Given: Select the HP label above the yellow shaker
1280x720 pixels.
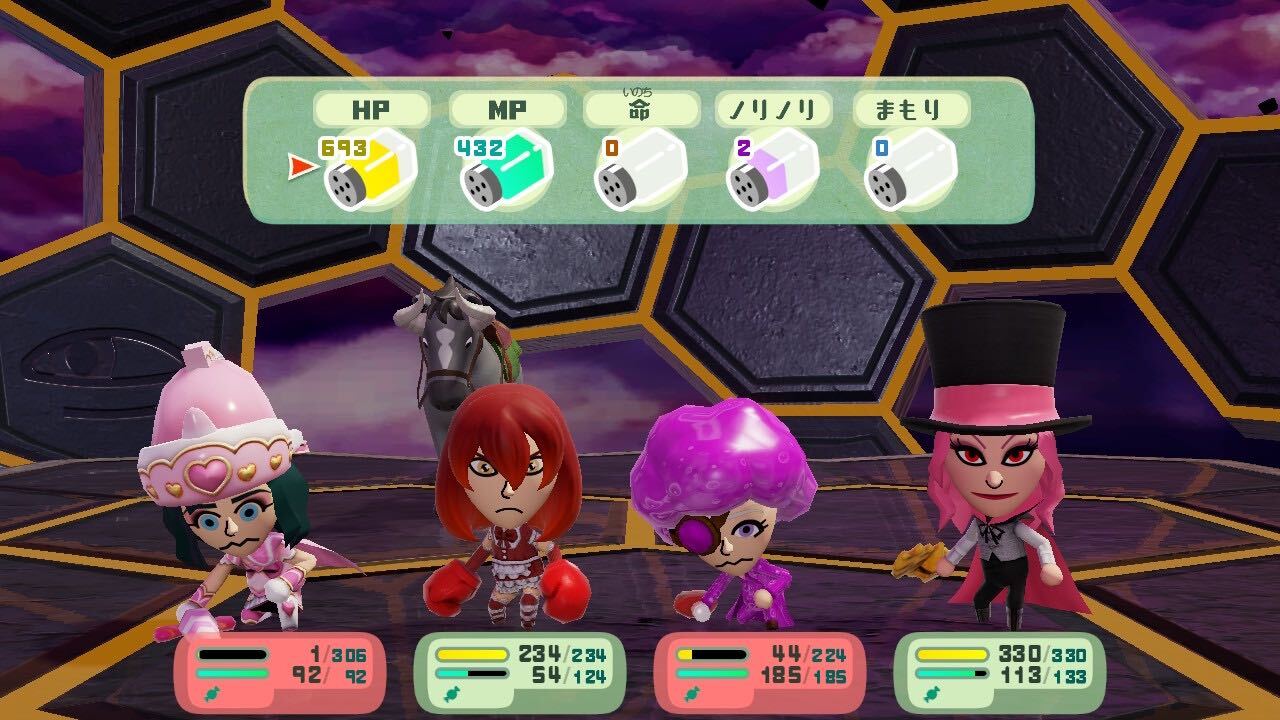Looking at the screenshot, I should tap(372, 110).
